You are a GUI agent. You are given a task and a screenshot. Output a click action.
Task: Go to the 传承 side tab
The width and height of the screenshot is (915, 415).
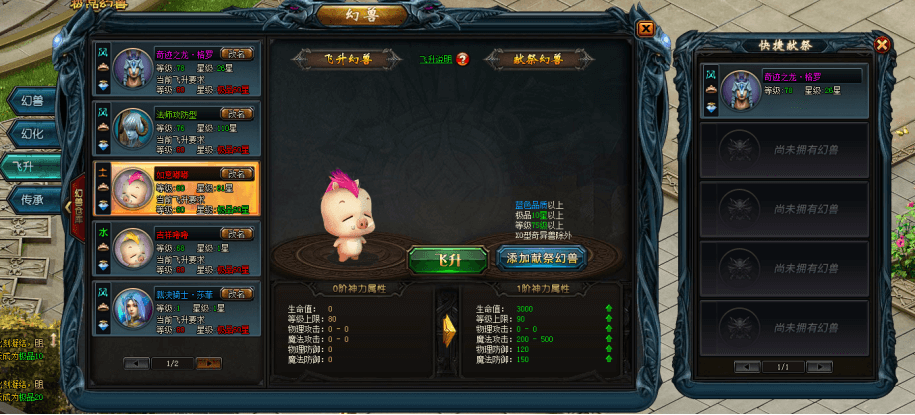32,199
